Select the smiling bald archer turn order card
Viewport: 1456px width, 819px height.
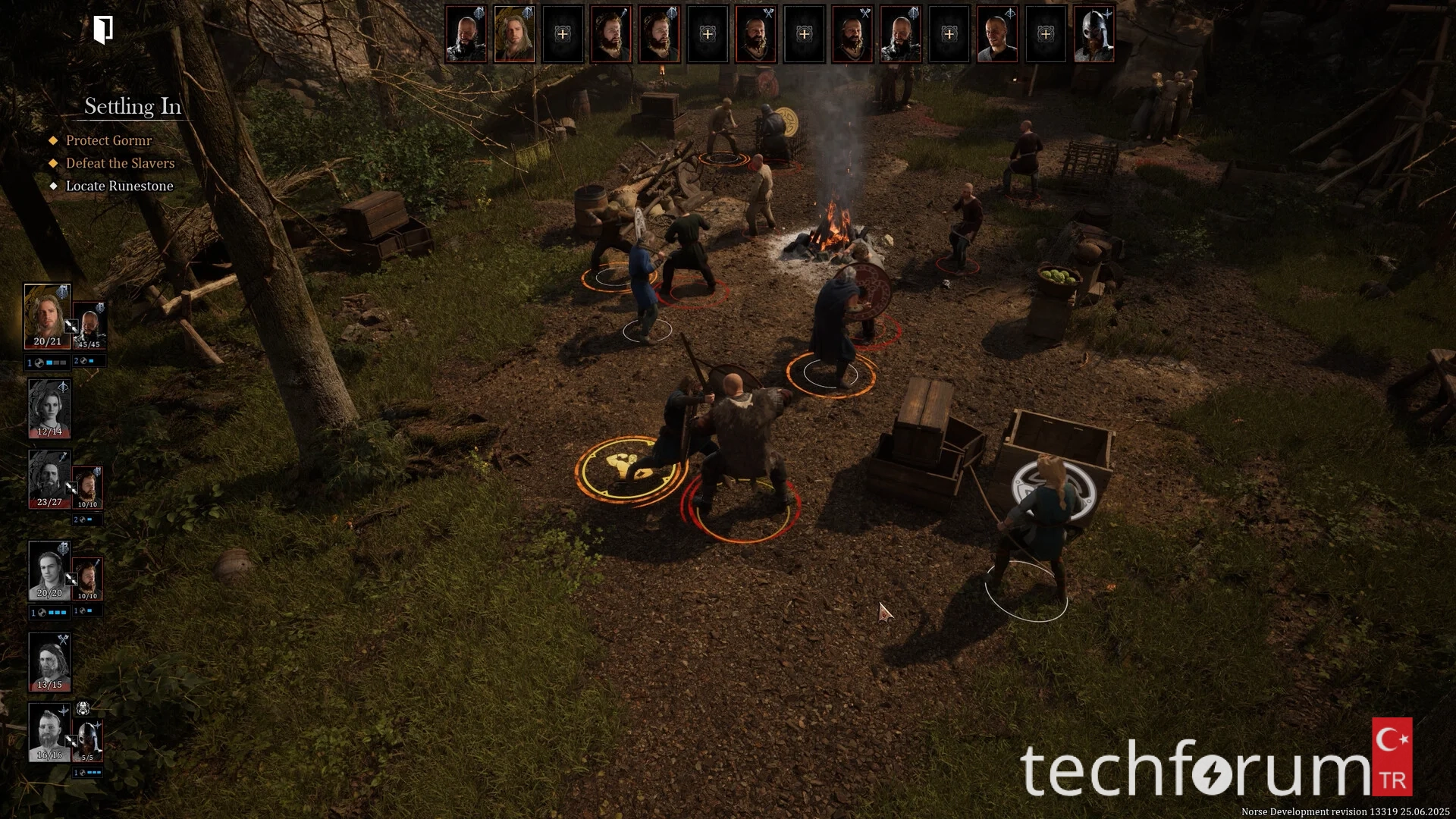coord(997,34)
